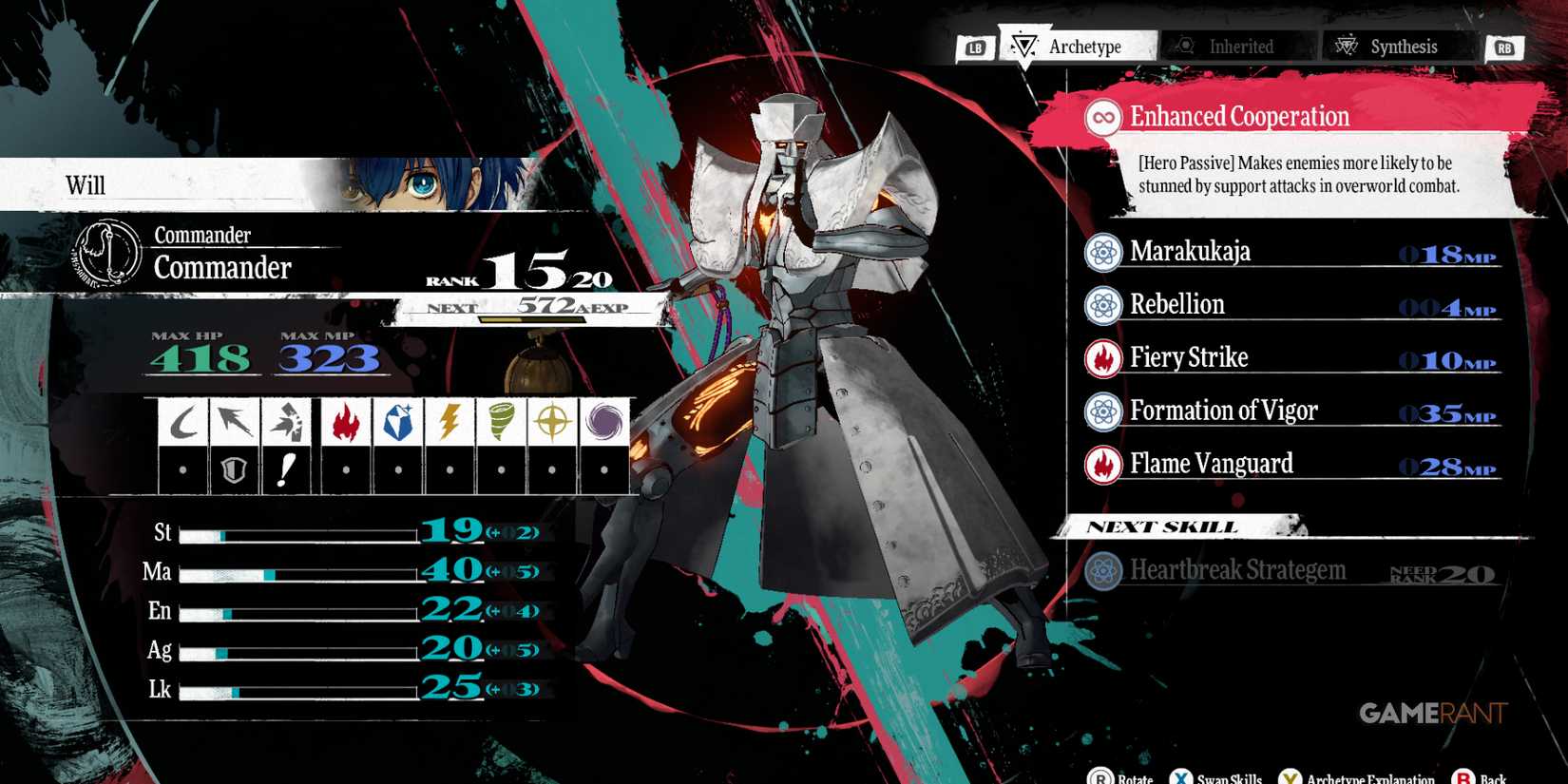This screenshot has height=784, width=1568.
Task: Click the LB bumper icon
Action: (978, 46)
